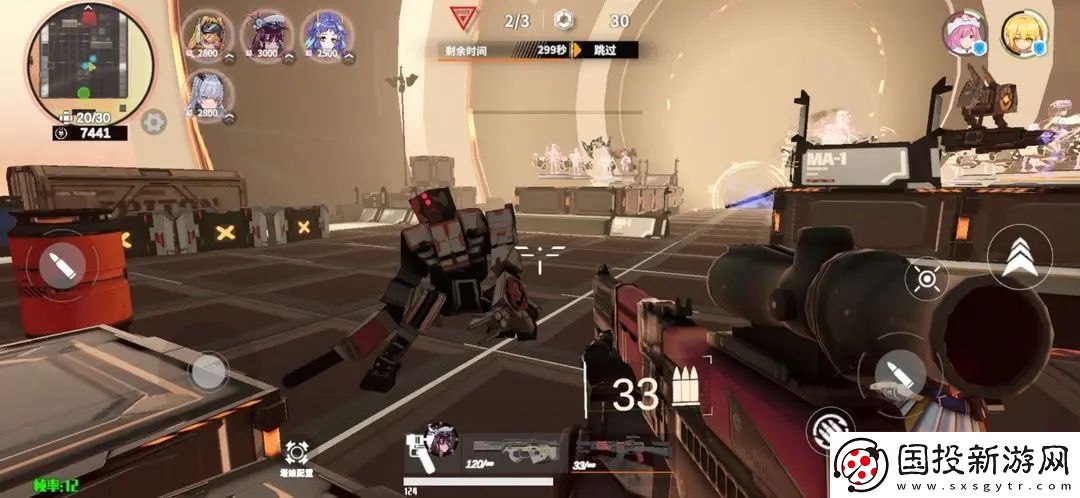Switch to the 120-ammo primary weapon
The image size is (1080, 498).
515,450
